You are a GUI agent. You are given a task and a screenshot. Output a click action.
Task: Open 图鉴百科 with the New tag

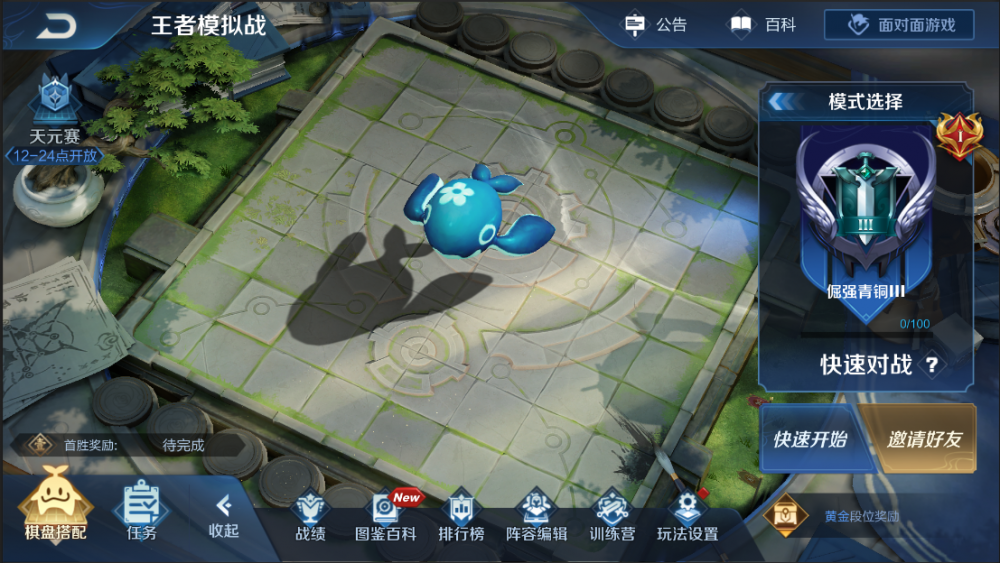[386, 516]
